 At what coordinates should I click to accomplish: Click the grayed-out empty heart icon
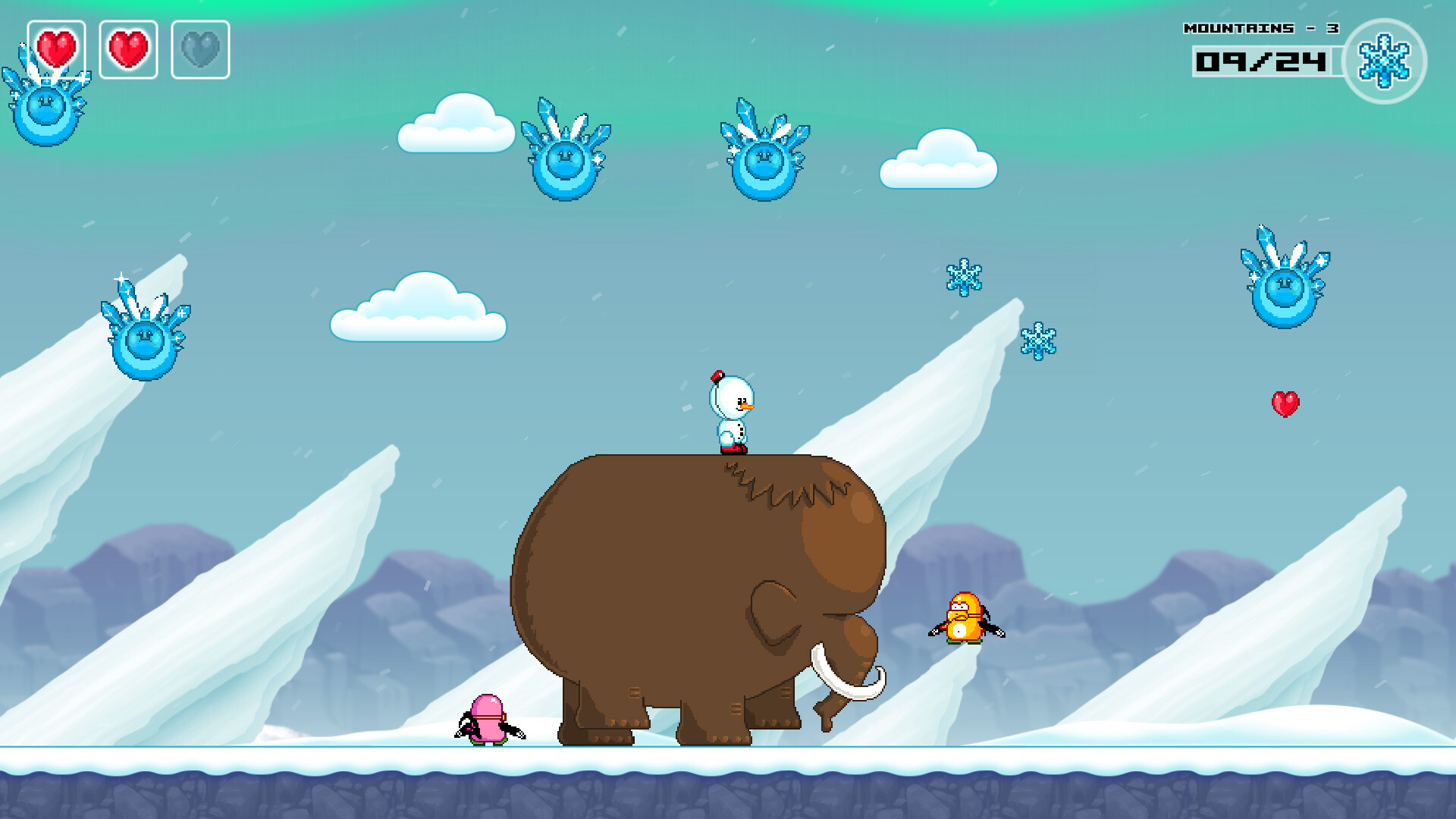click(199, 49)
